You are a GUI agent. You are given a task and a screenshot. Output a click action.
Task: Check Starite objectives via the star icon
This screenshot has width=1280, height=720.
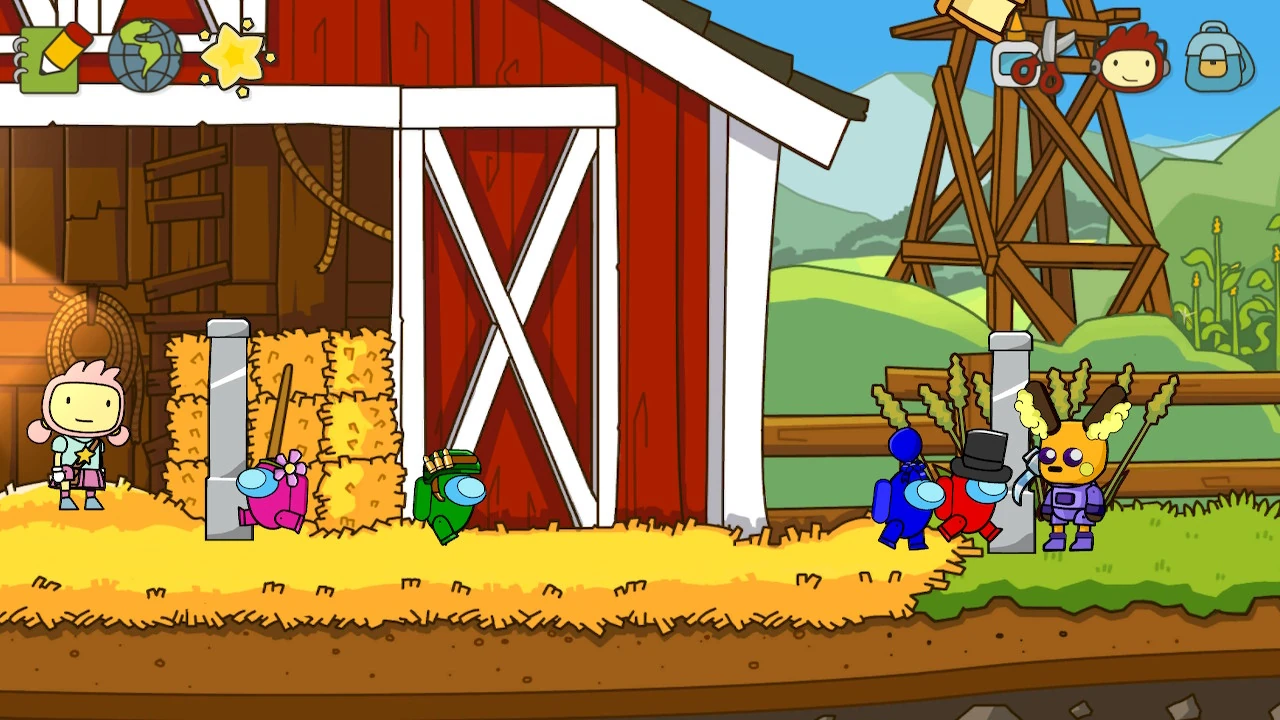(230, 55)
